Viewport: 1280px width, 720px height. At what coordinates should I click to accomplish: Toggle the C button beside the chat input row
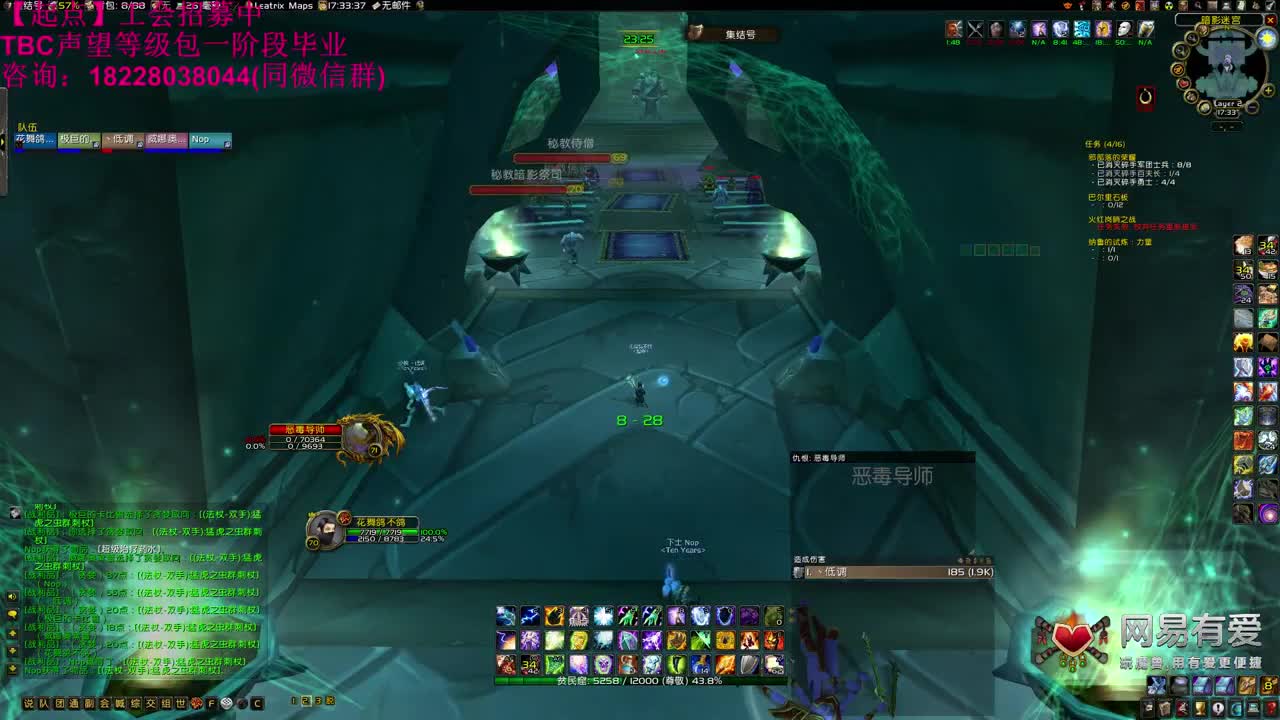point(257,703)
